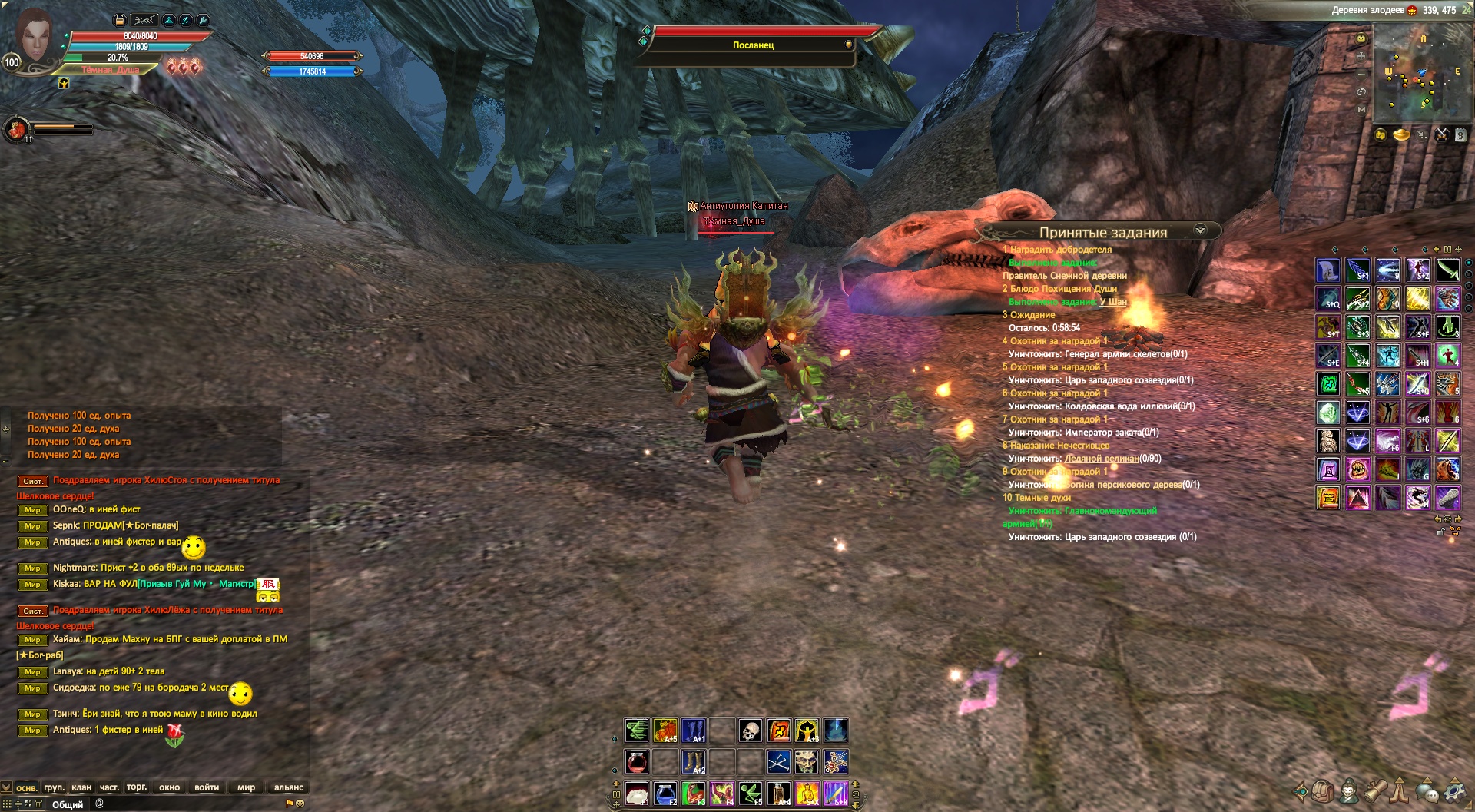Screen dimensions: 1475x812
Task: Open the quest scroll icon
Action: pyautogui.click(x=1374, y=790)
